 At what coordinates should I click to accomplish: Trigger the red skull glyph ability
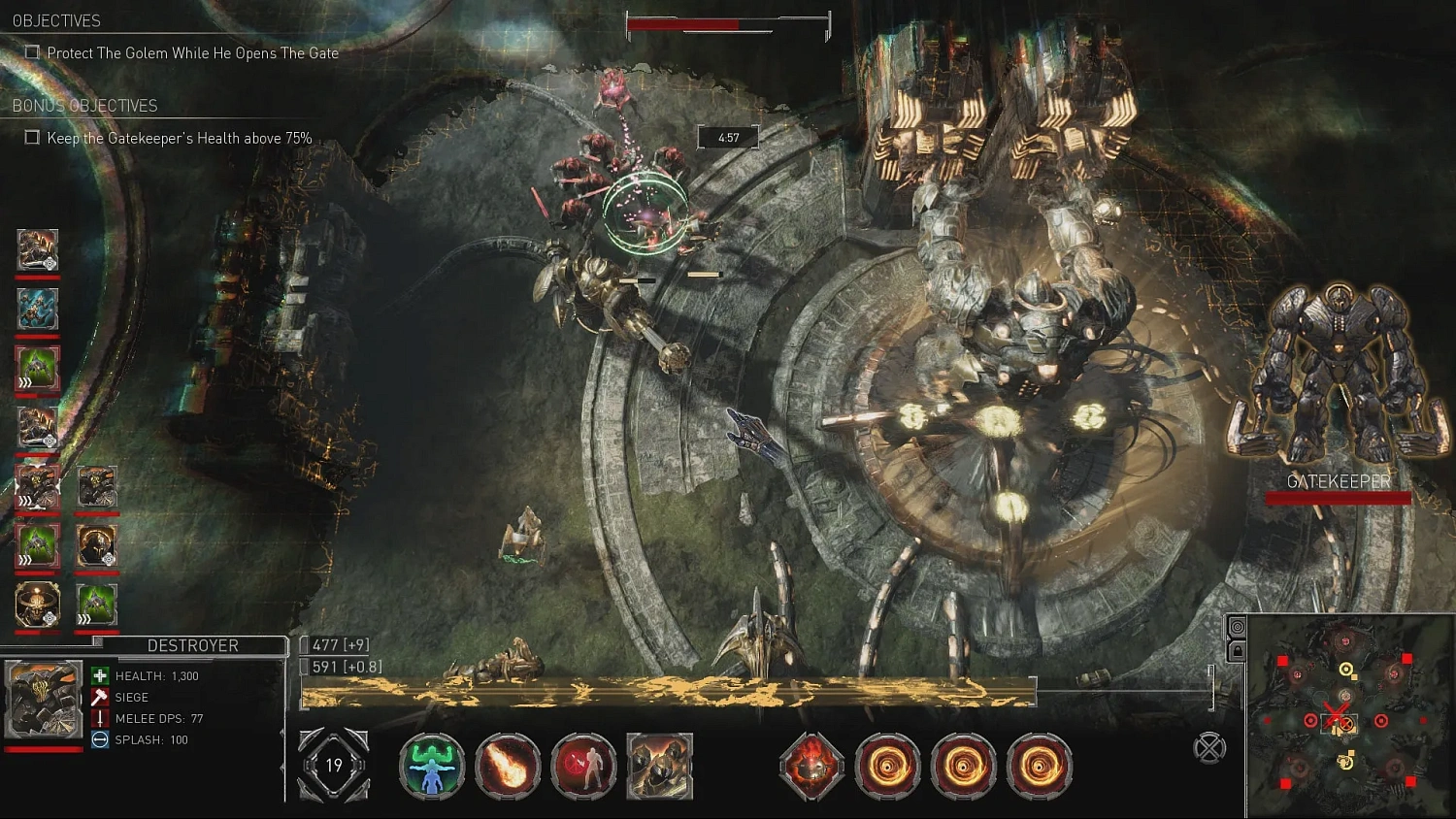[811, 767]
